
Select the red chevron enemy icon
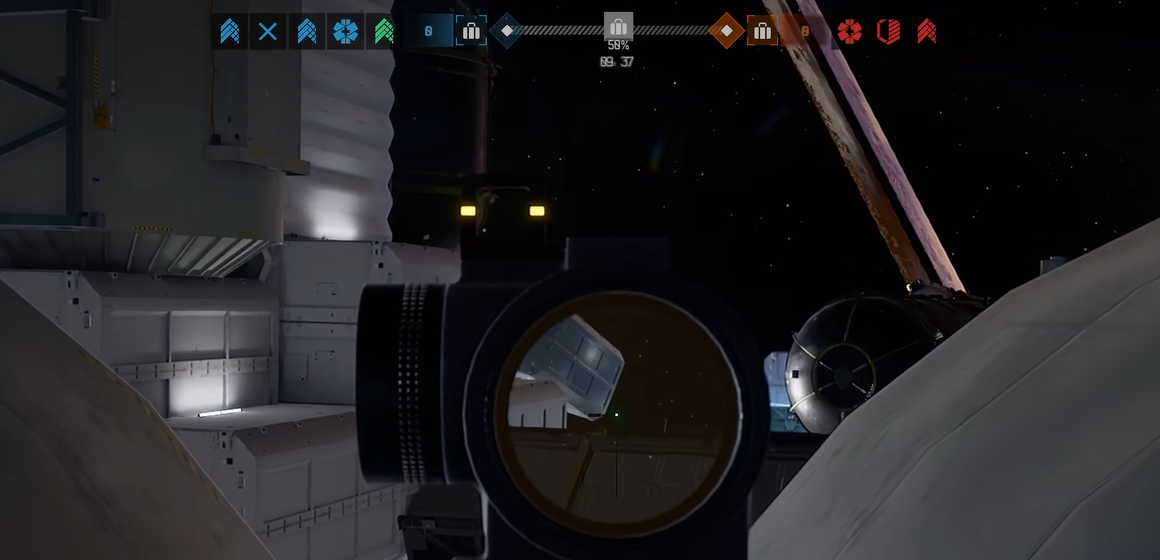[927, 32]
